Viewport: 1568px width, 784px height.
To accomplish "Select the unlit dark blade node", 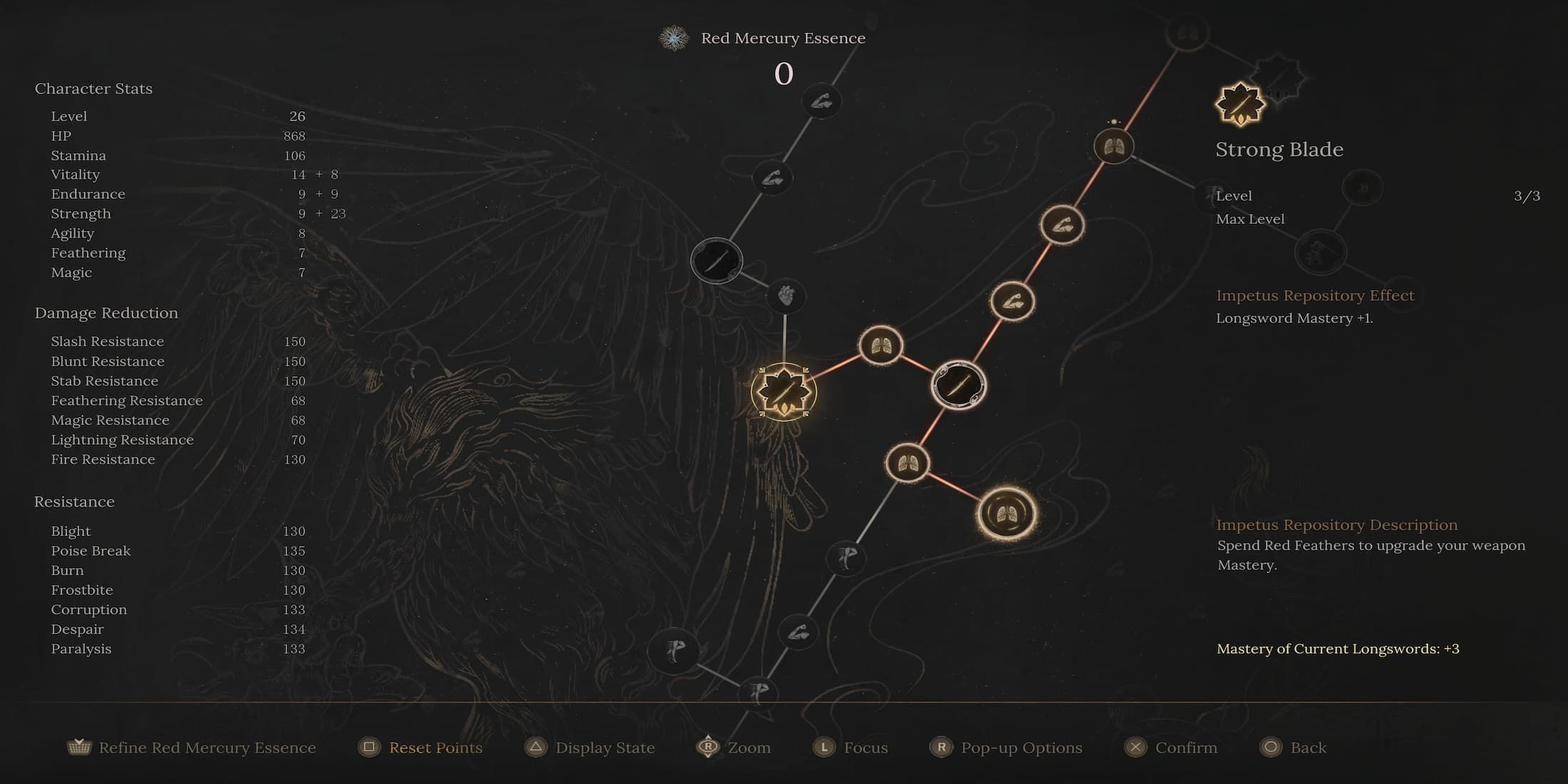I will point(716,260).
